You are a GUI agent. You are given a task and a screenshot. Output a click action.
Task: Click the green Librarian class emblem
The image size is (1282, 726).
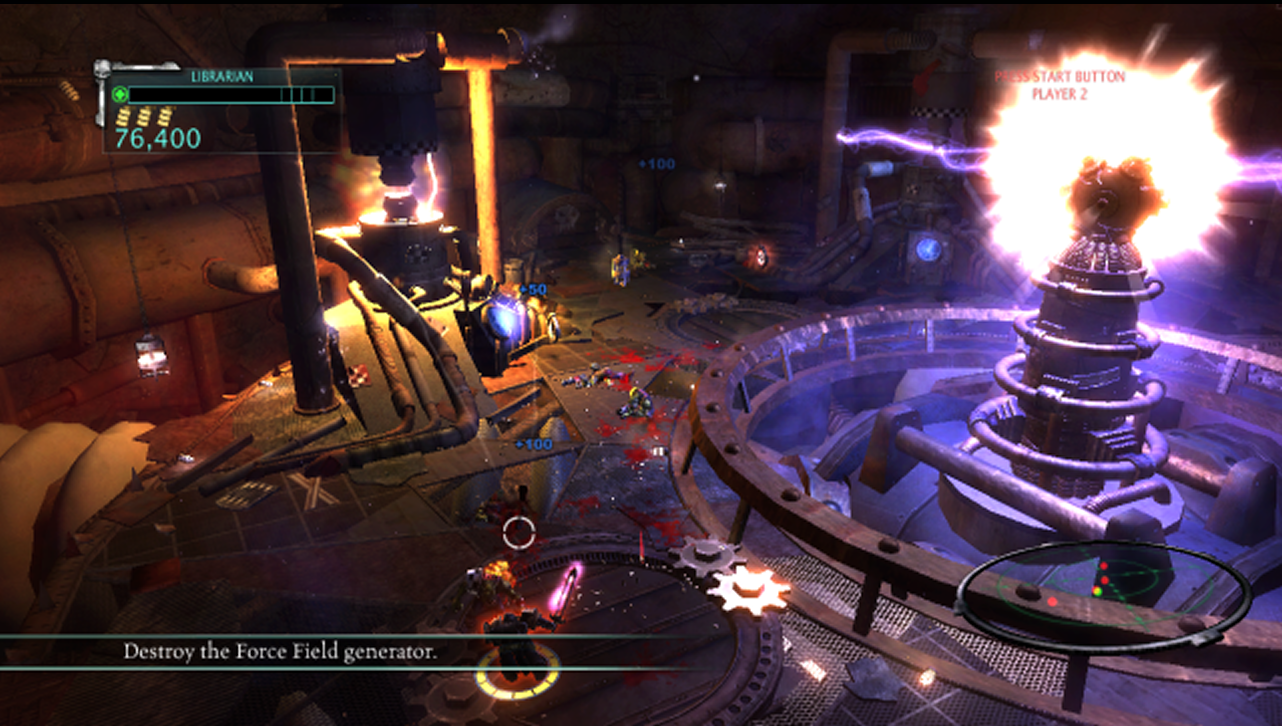[x=120, y=95]
